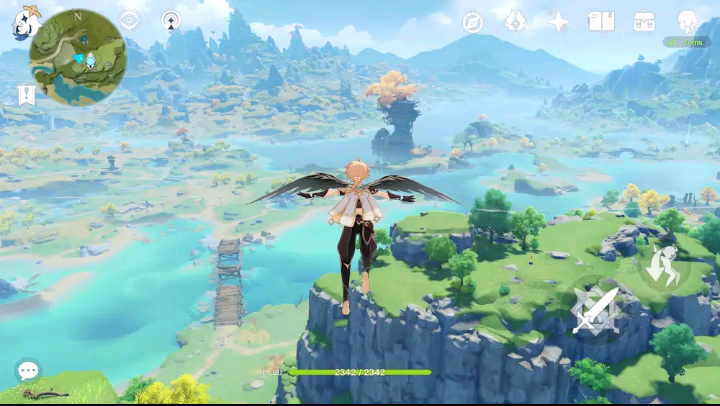The height and width of the screenshot is (406, 720).
Task: Tap the sword attack button
Action: pyautogui.click(x=595, y=312)
